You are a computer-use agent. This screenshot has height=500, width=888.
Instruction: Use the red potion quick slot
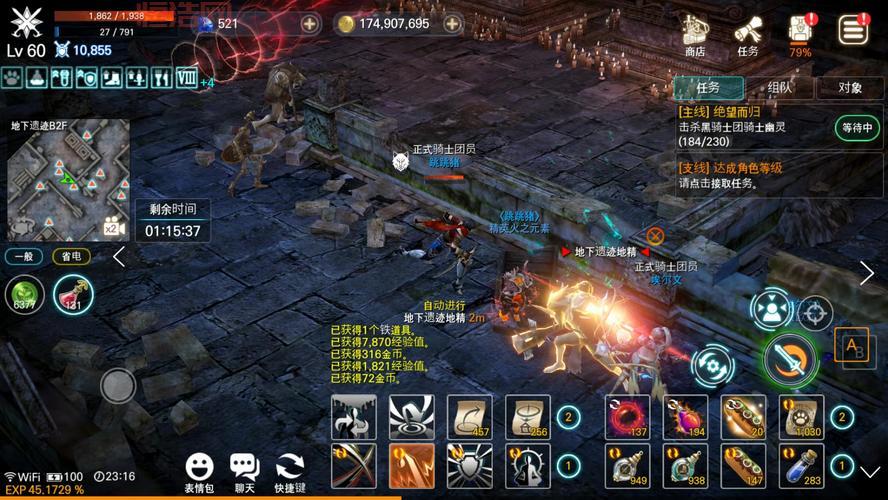72,295
